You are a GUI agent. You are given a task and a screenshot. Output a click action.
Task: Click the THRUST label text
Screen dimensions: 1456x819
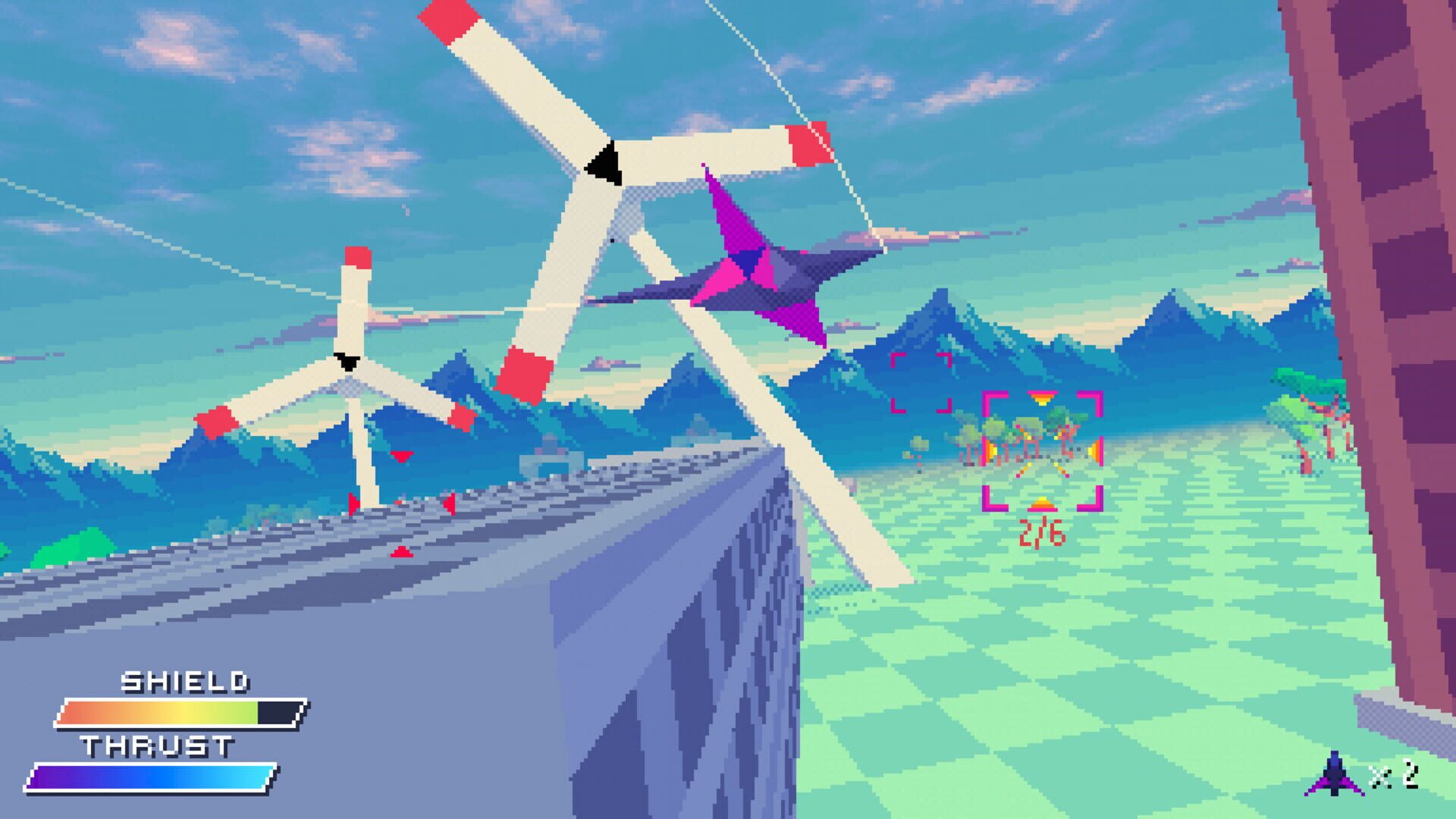click(x=159, y=746)
